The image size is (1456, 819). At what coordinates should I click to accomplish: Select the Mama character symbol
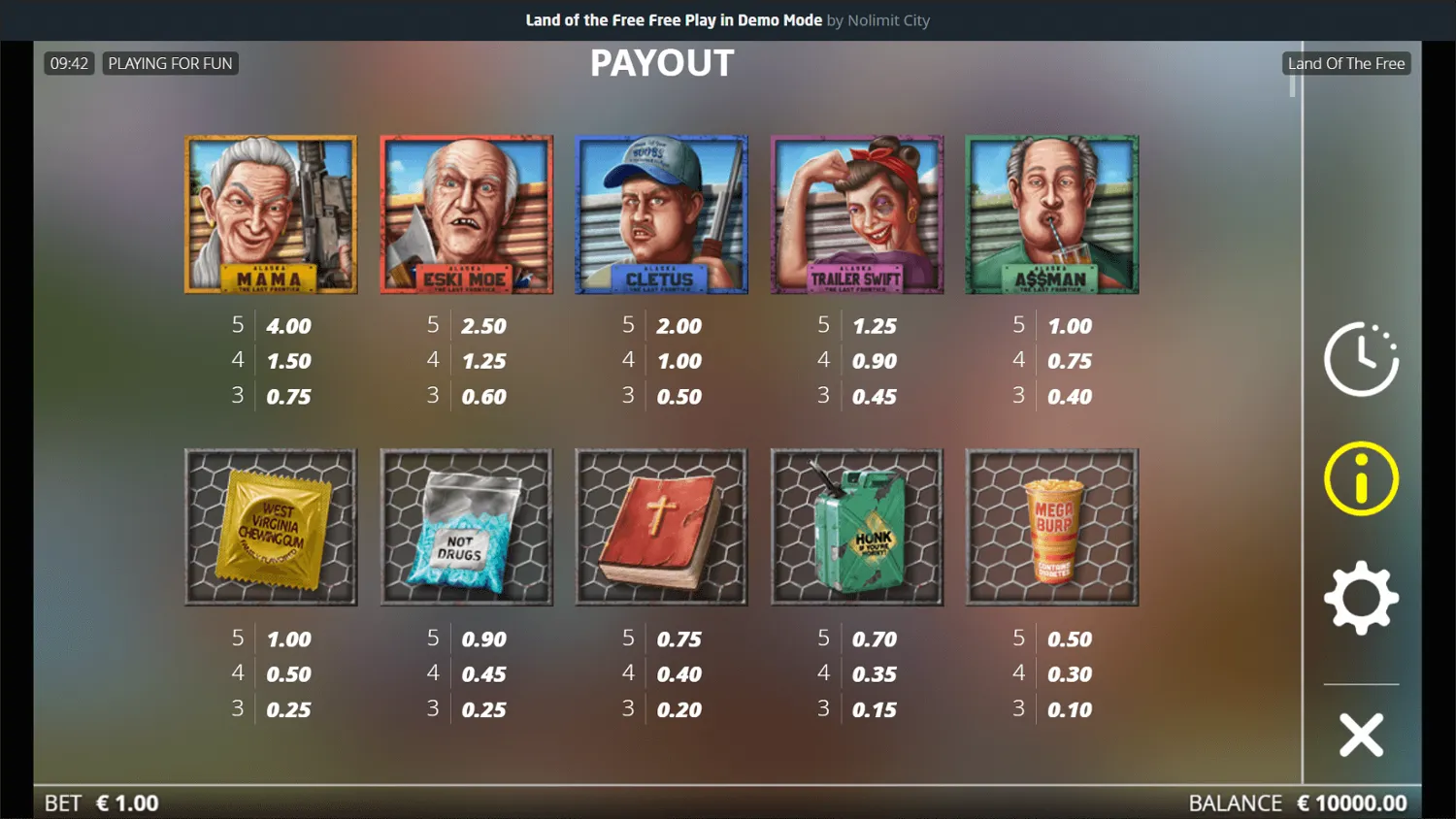click(x=271, y=213)
